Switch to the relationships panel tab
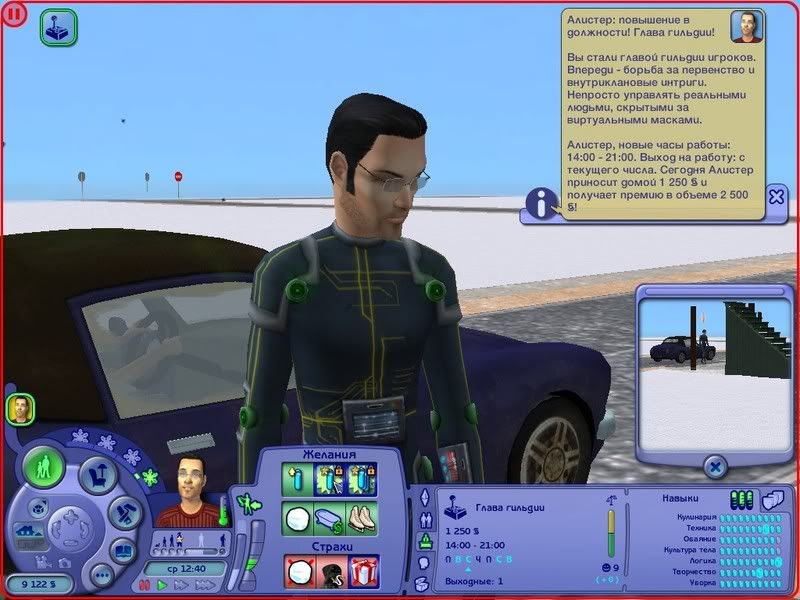 pos(424,520)
